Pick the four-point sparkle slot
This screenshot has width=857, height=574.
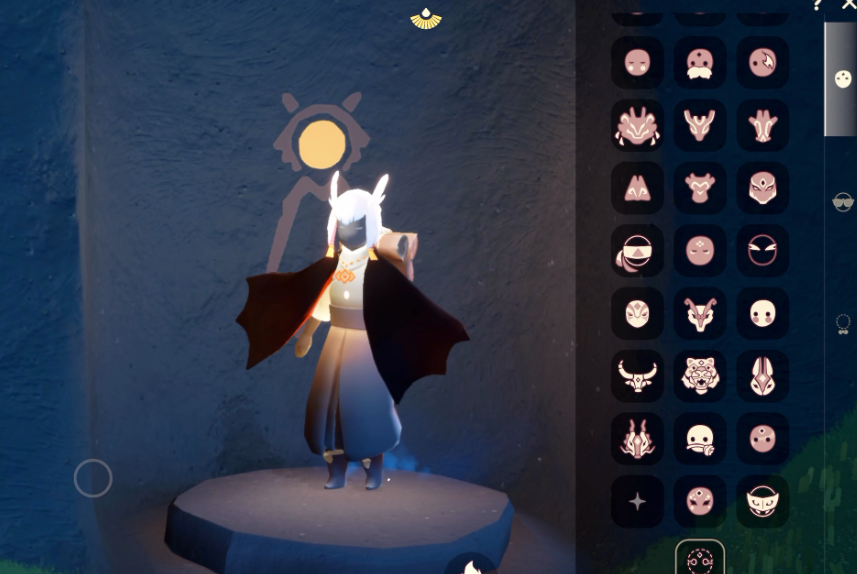[x=637, y=501]
